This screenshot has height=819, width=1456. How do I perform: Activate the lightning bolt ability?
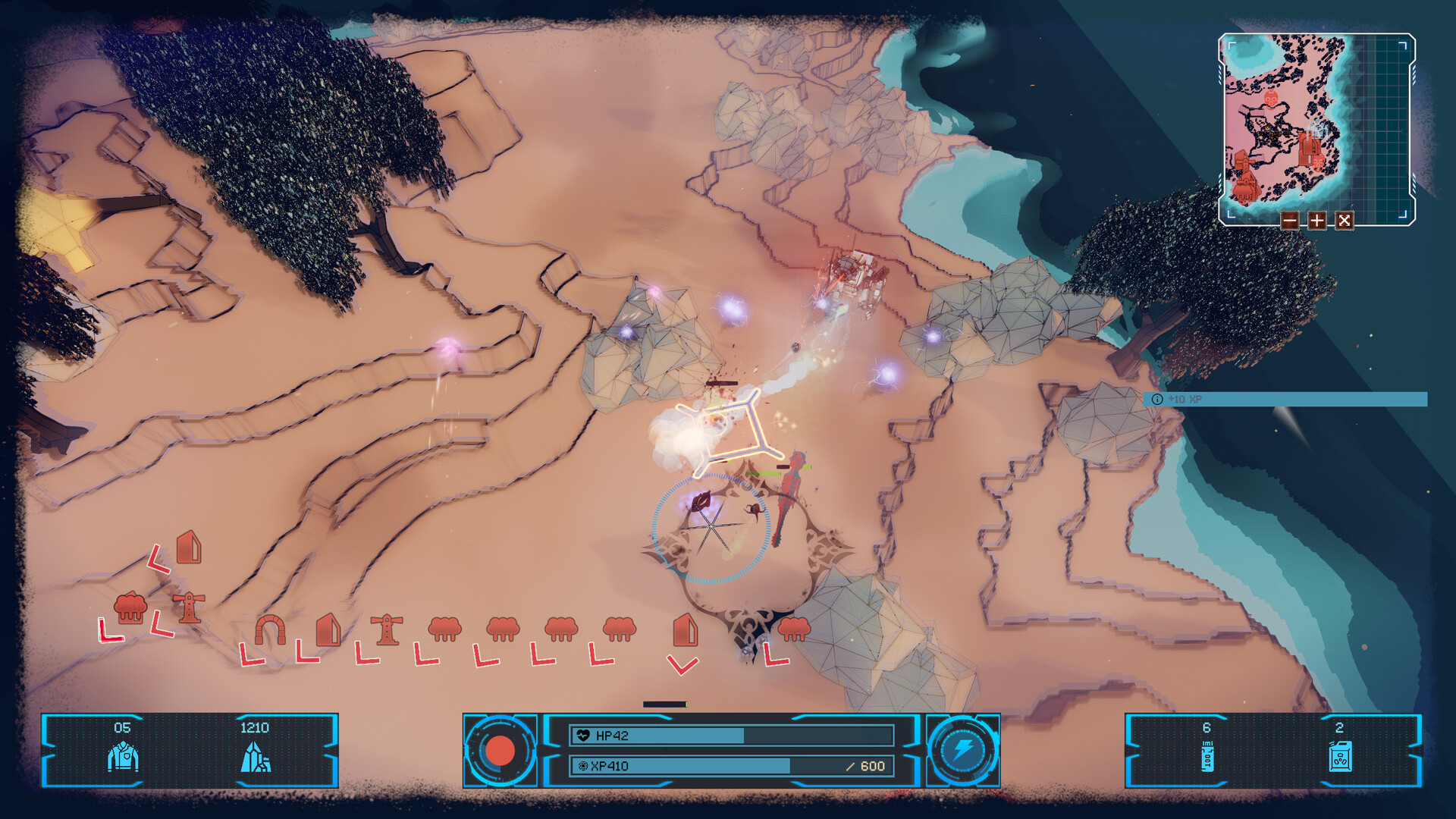[x=963, y=751]
